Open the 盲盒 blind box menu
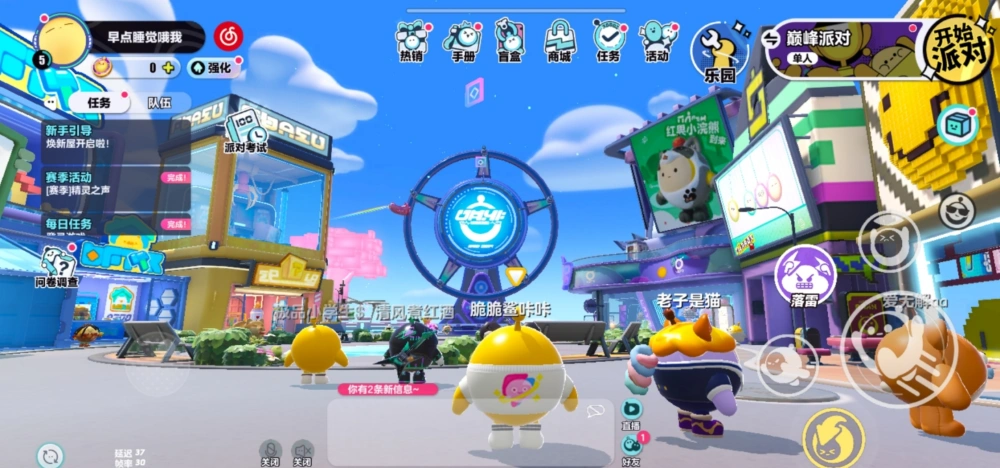The image size is (1000, 468). click(510, 40)
